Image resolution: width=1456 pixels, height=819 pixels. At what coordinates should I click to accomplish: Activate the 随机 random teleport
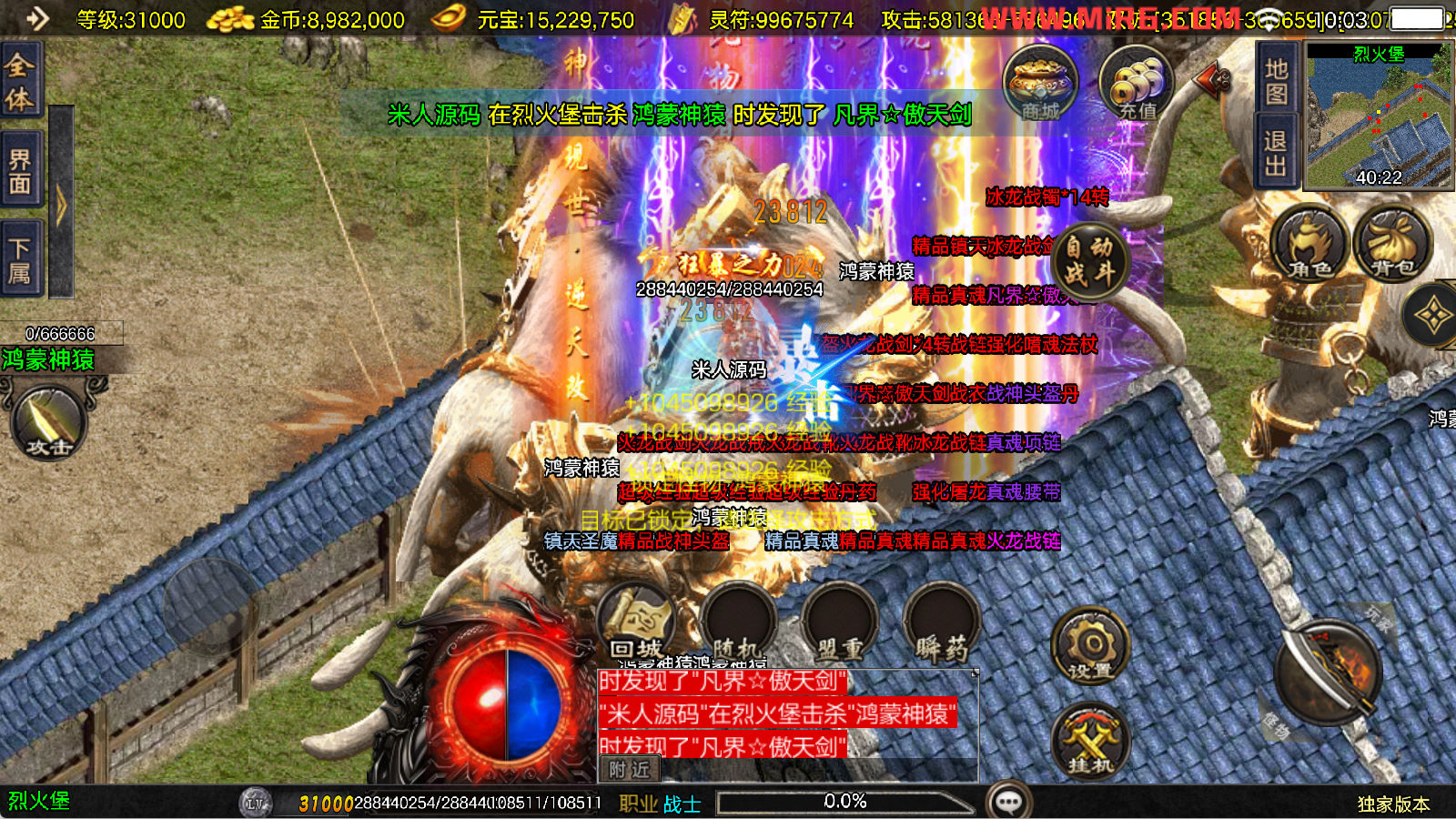click(x=737, y=624)
